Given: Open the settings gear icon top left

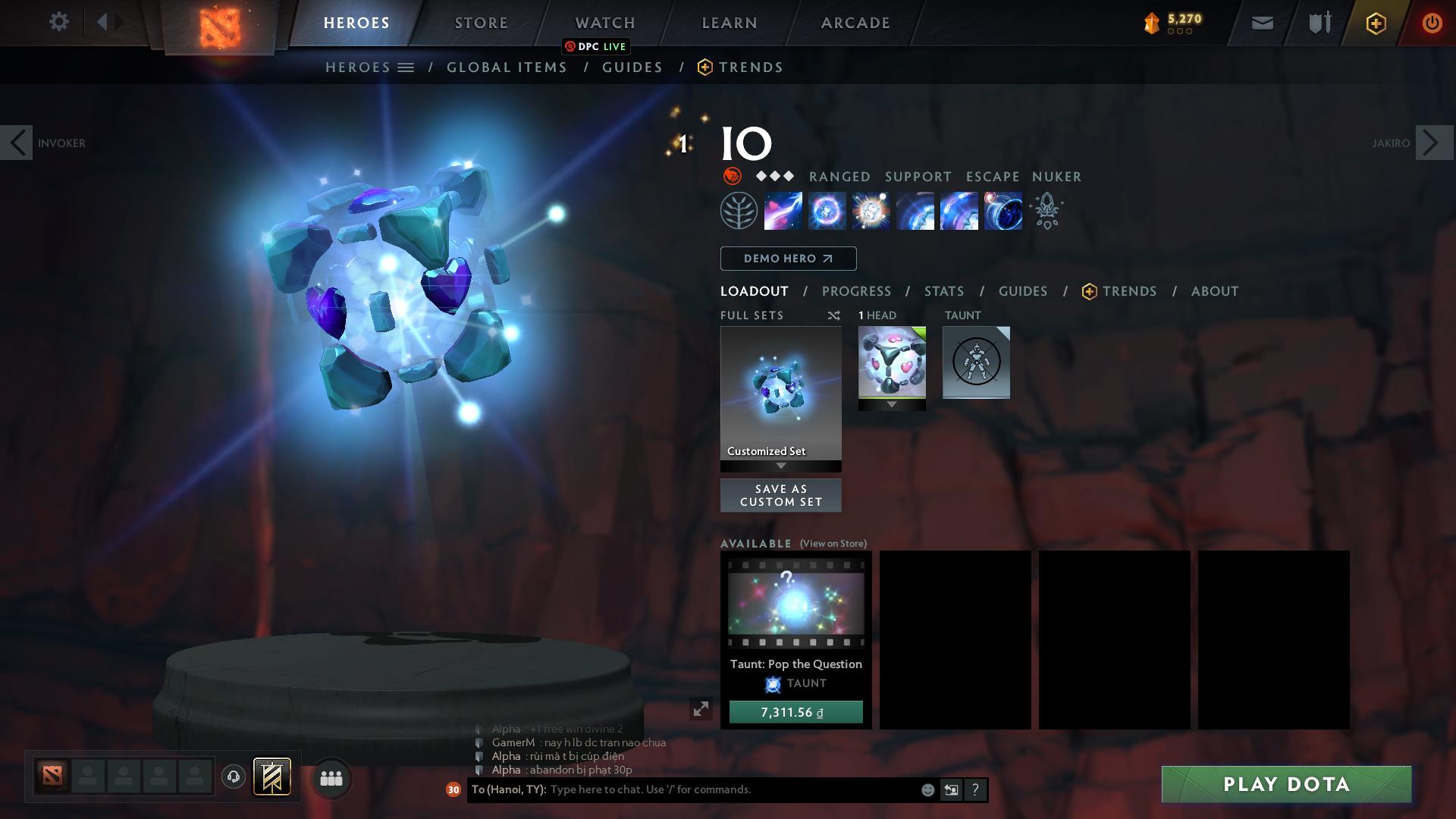Looking at the screenshot, I should (x=59, y=22).
